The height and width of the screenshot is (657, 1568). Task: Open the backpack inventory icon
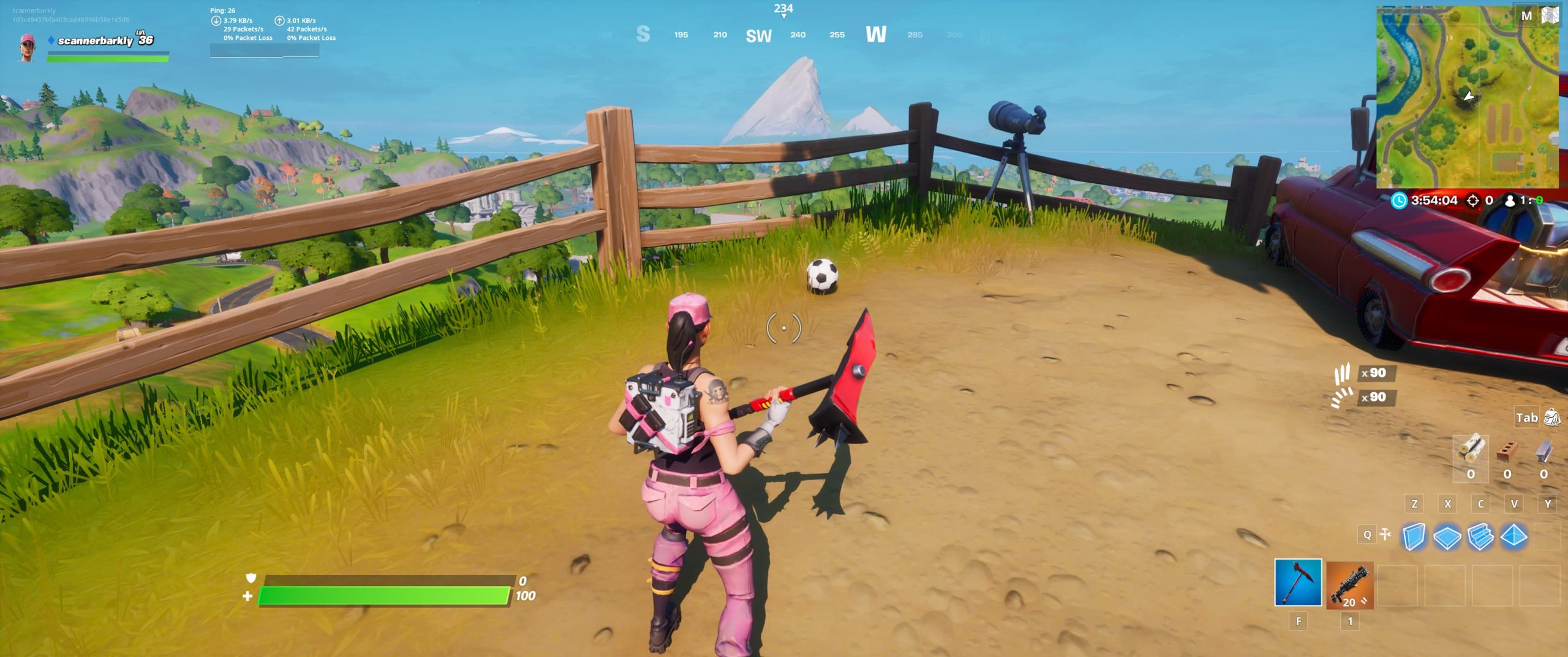pos(1551,417)
